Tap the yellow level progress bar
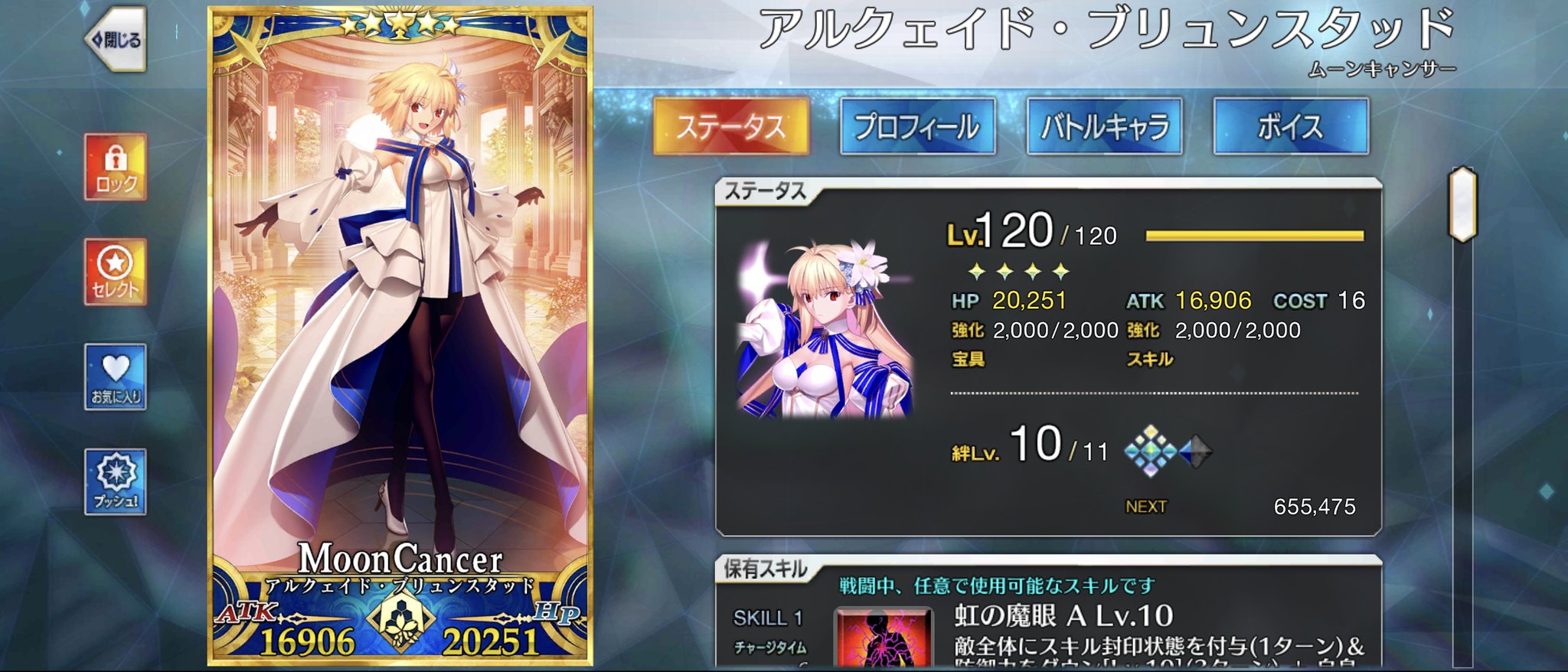The image size is (1568, 672). point(1256,237)
